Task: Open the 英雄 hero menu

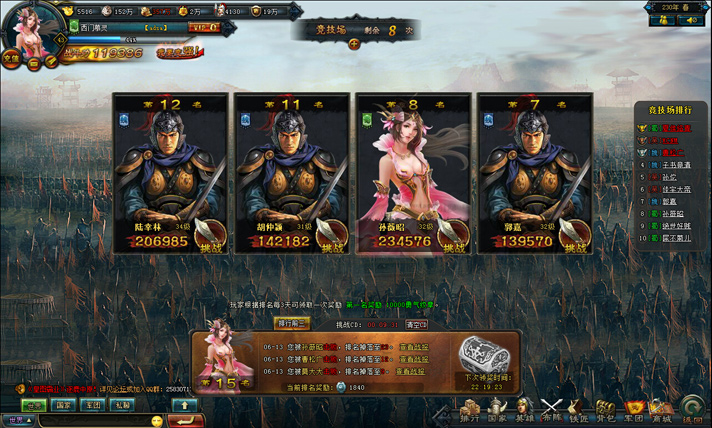Action: pos(524,410)
